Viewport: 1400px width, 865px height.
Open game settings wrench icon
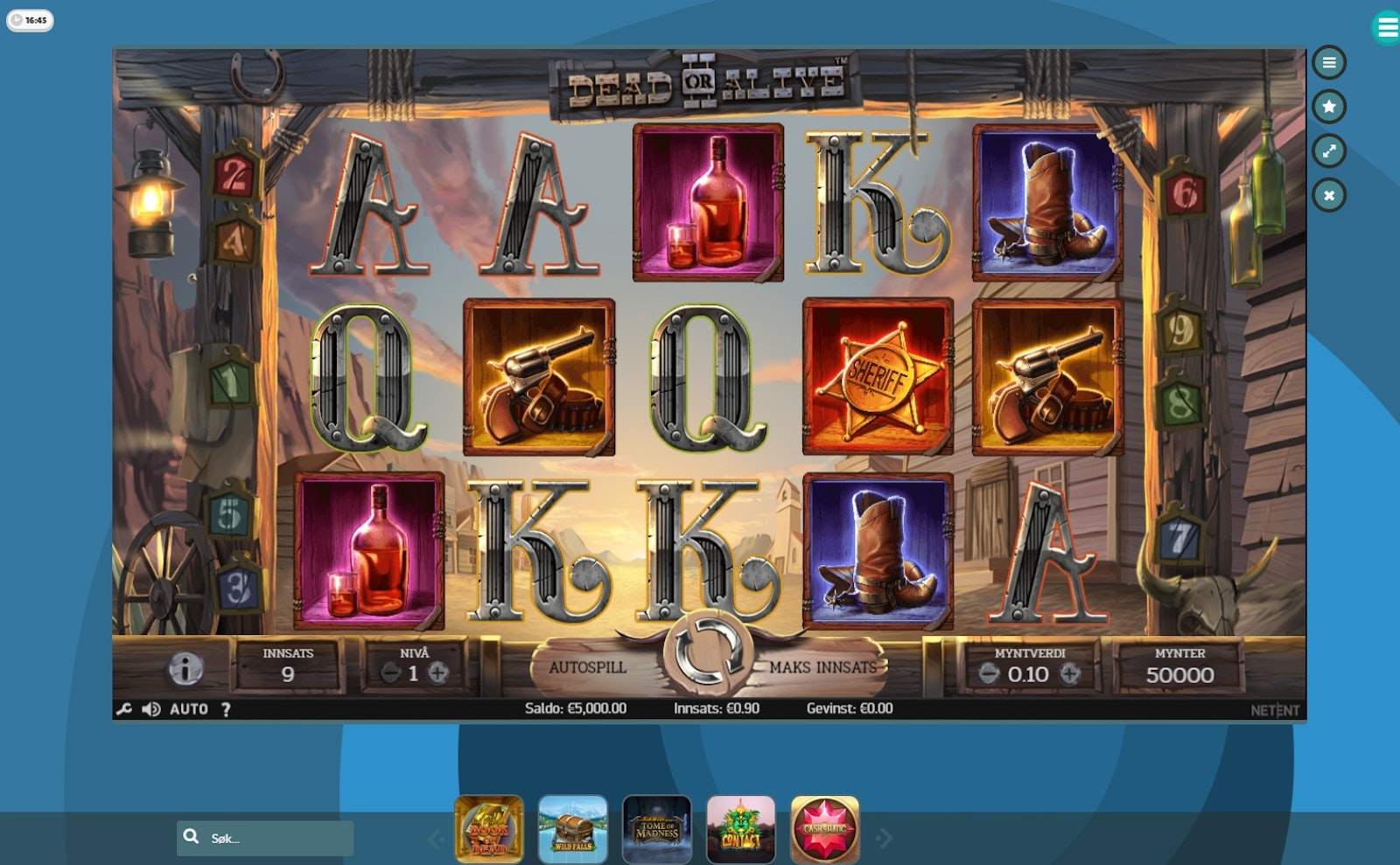coord(124,709)
